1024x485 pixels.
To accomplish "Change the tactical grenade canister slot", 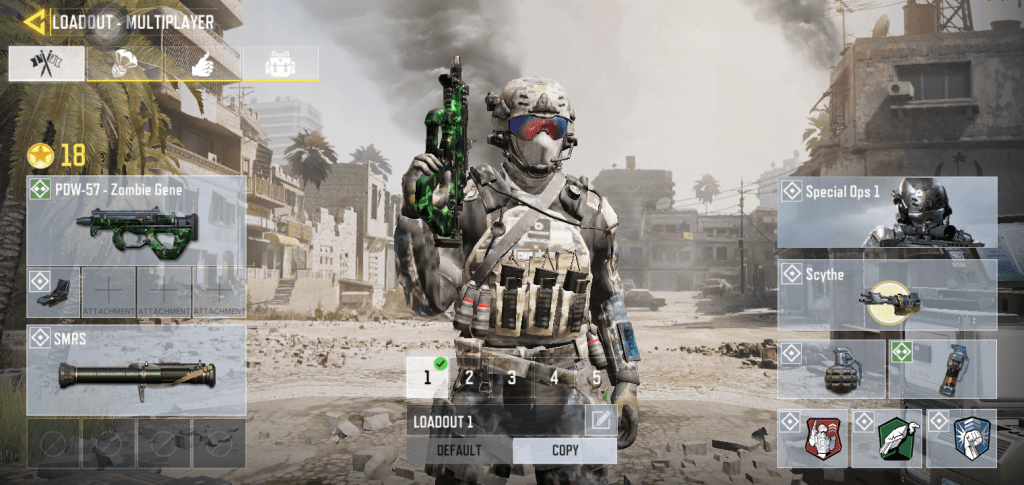I will tap(942, 370).
